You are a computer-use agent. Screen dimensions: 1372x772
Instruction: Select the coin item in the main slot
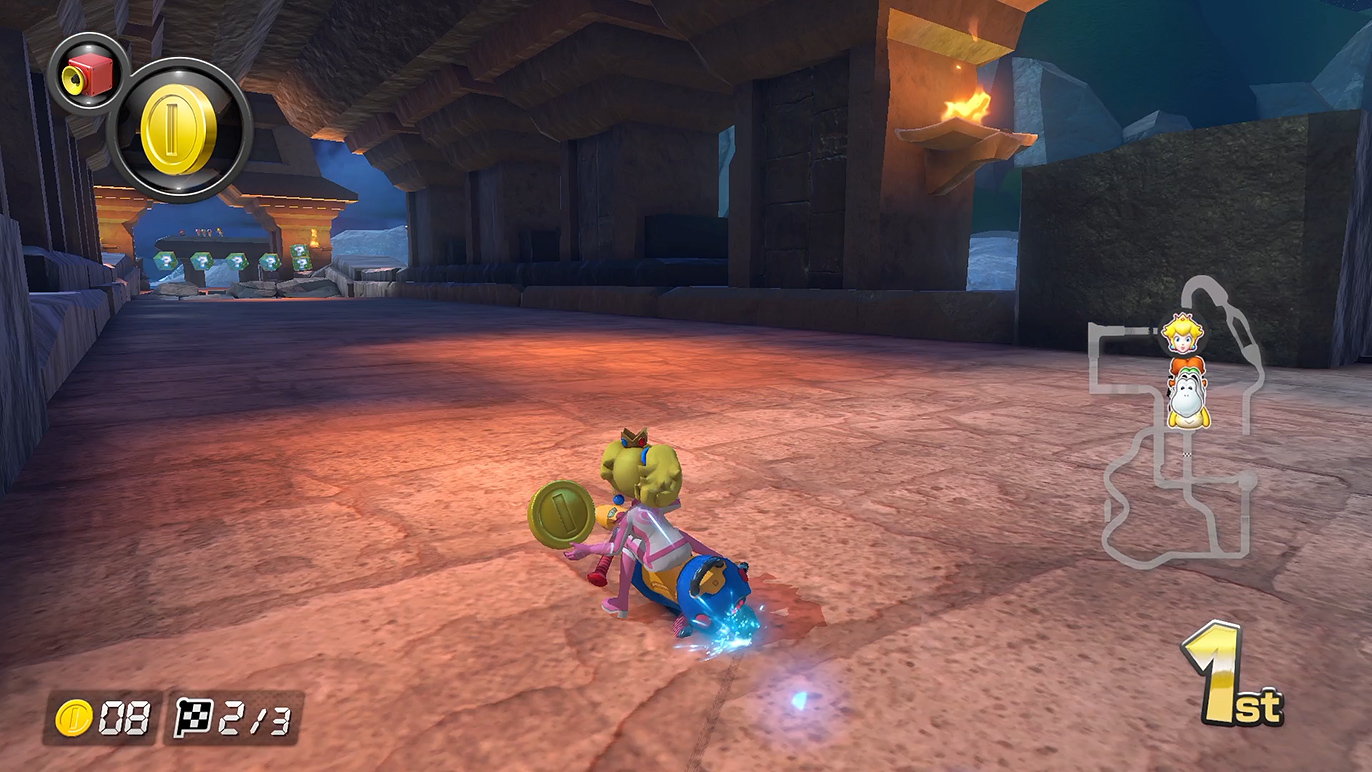click(x=179, y=130)
